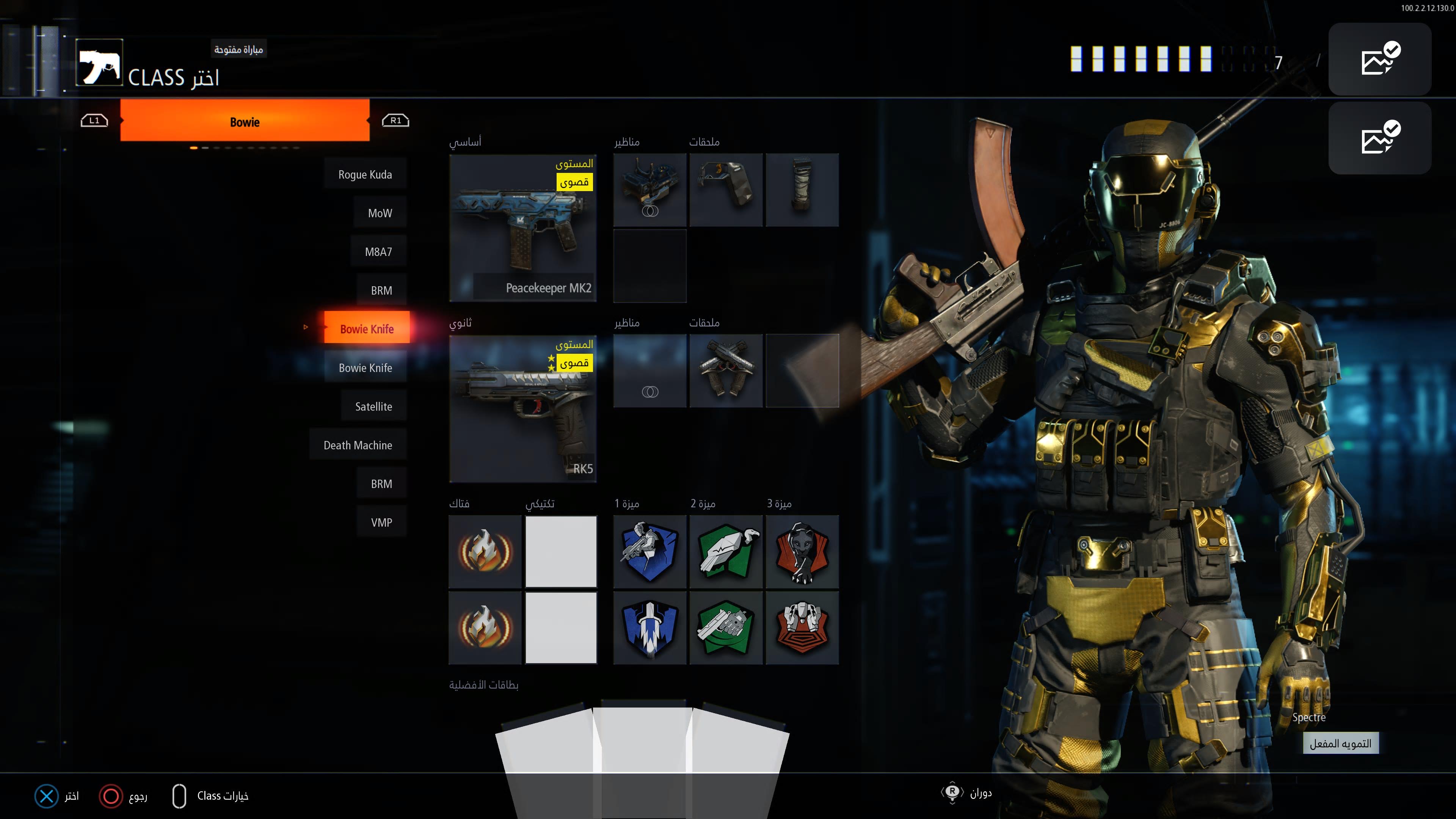1456x819 pixels.
Task: Select the blue soldier perk icon
Action: tap(650, 552)
